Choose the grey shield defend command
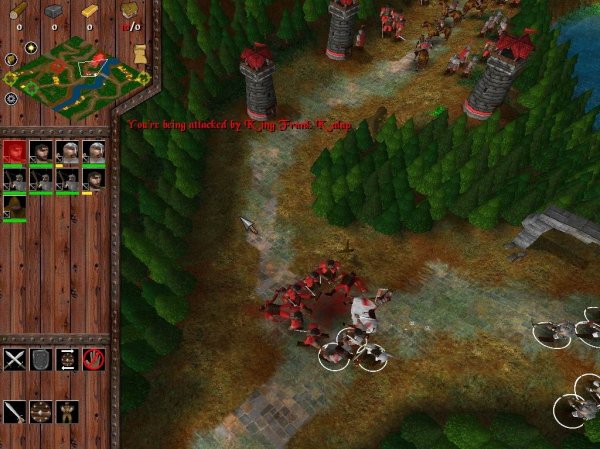 [x=41, y=359]
